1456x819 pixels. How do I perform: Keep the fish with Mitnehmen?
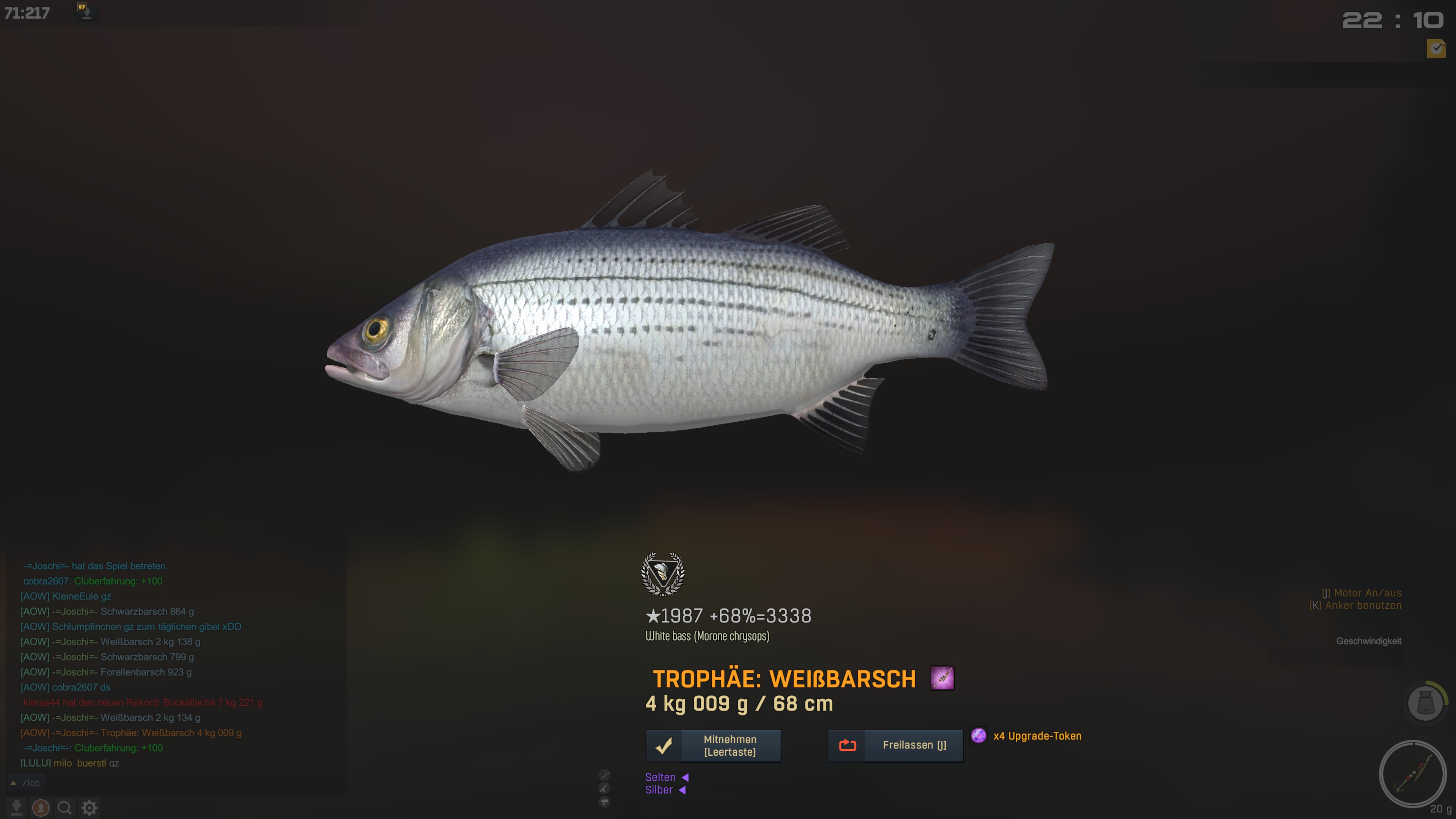[713, 745]
